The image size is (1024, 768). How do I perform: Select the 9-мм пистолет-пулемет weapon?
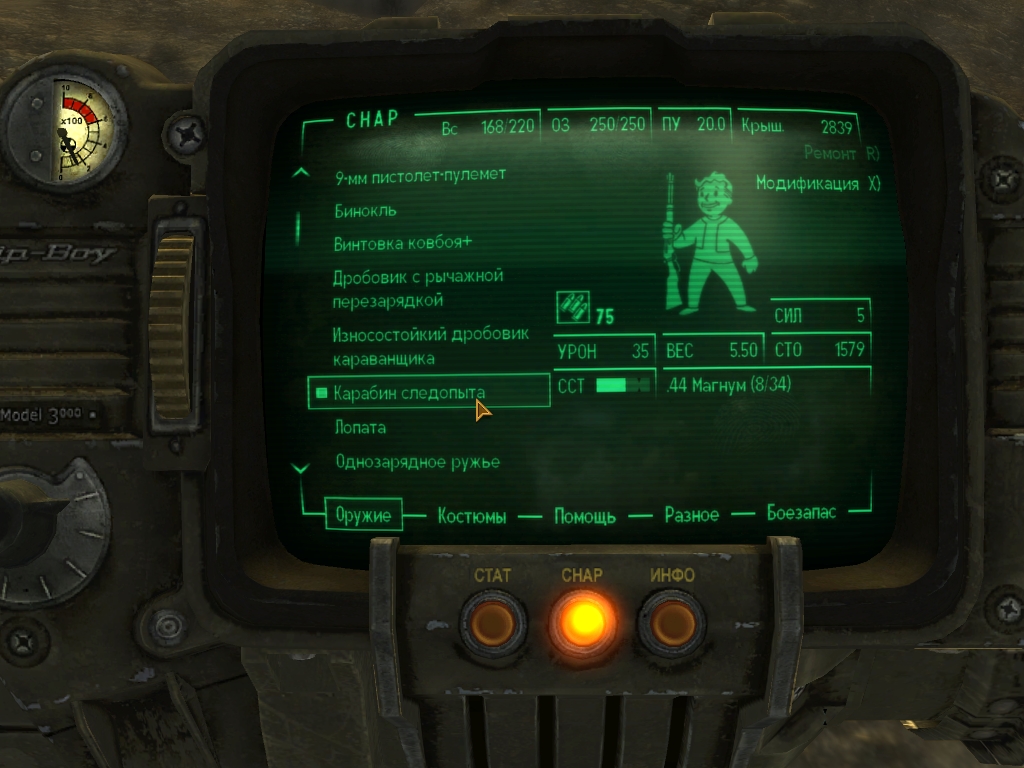[420, 175]
